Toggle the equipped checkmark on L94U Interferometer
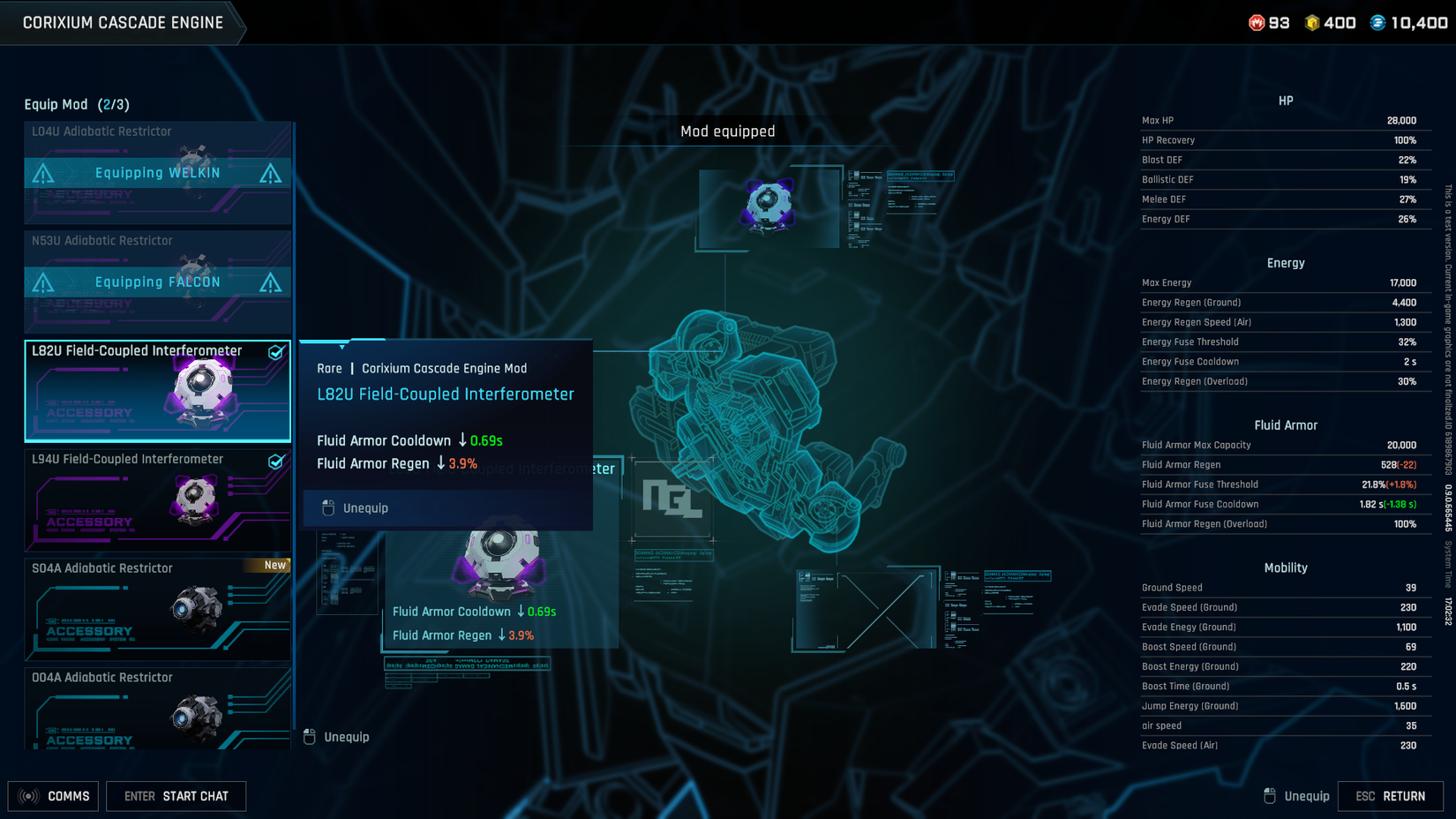Screen dimensions: 1456x819 coord(277,460)
